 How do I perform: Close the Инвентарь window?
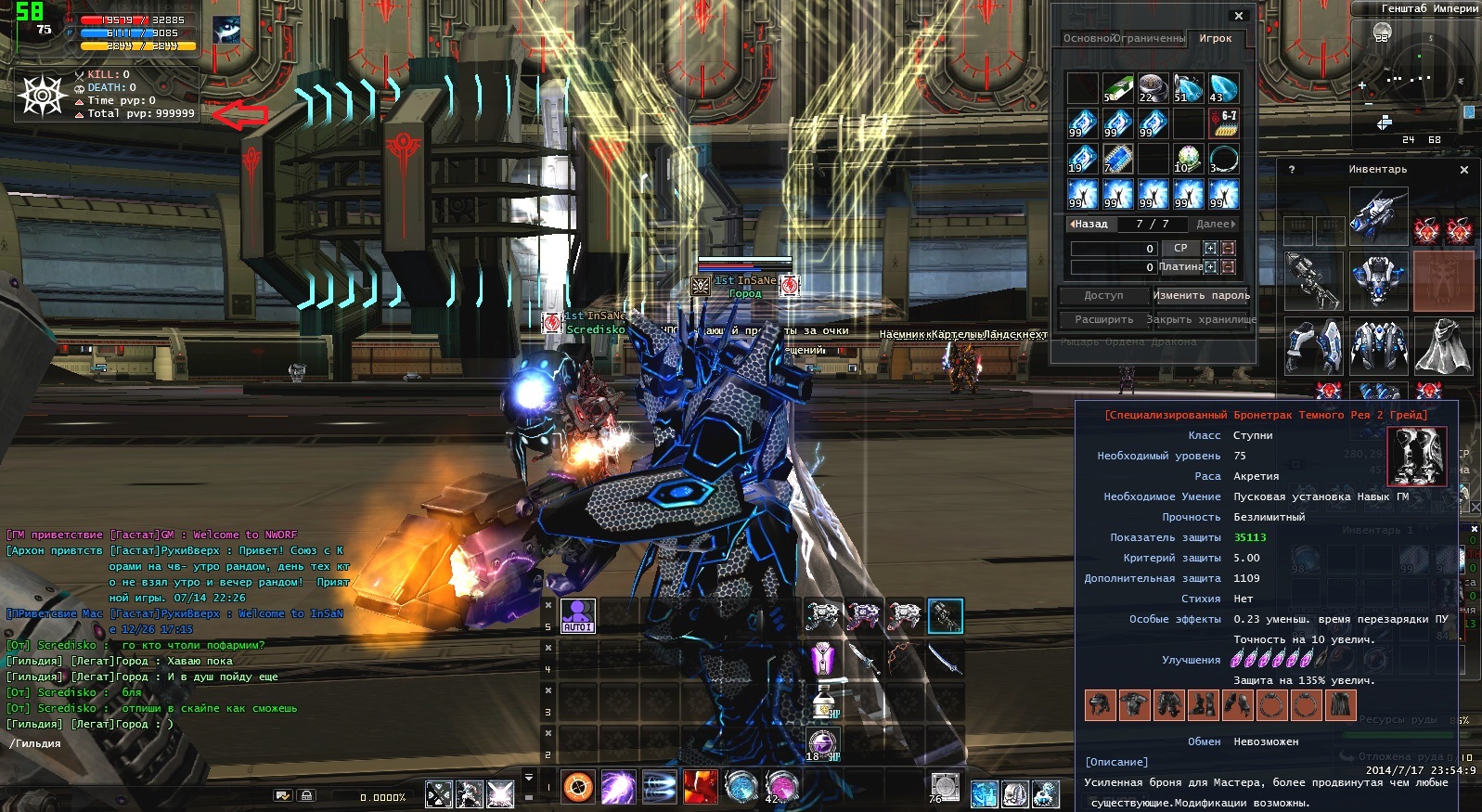pos(1464,170)
